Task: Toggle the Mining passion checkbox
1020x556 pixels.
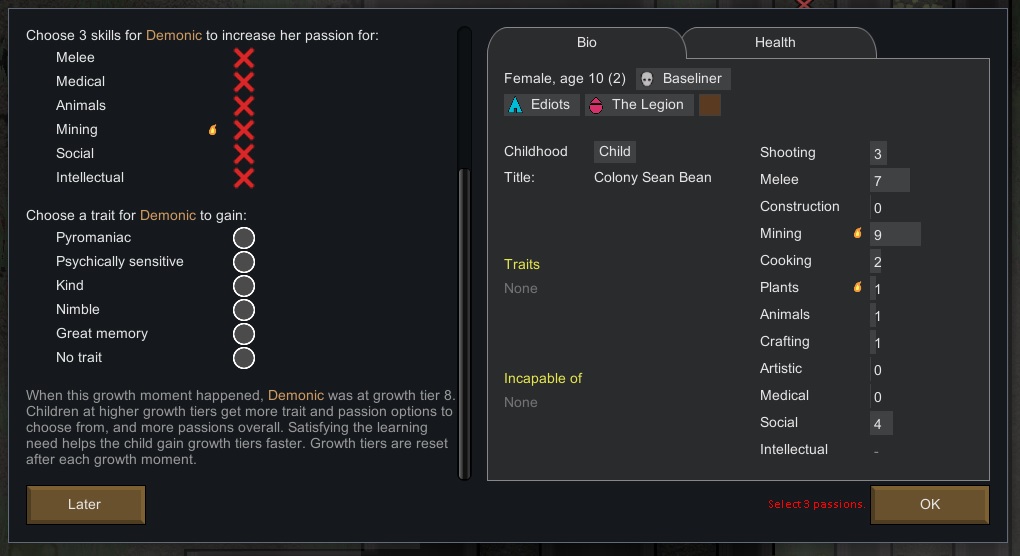Action: point(244,130)
